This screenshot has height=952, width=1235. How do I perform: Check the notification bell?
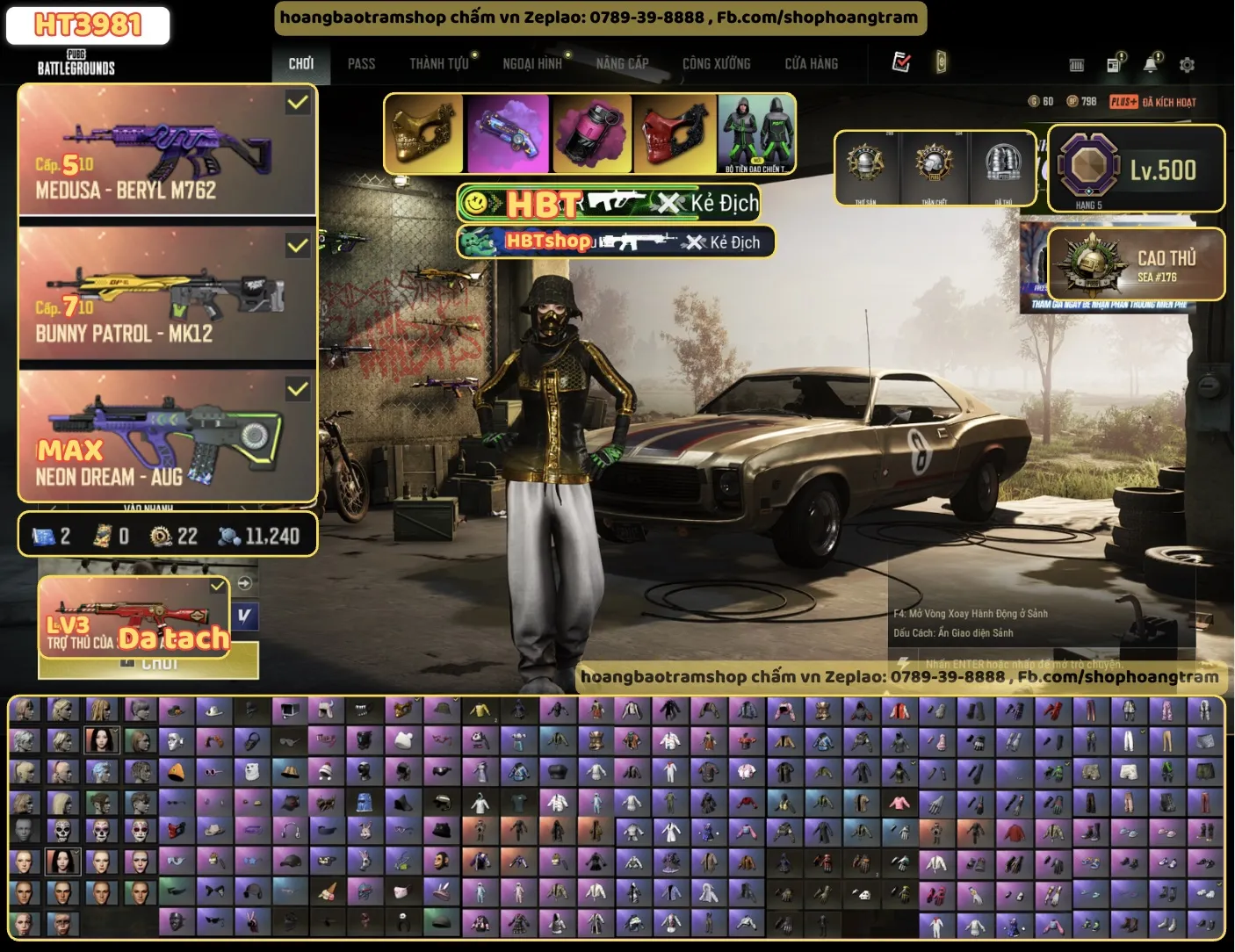(1150, 64)
